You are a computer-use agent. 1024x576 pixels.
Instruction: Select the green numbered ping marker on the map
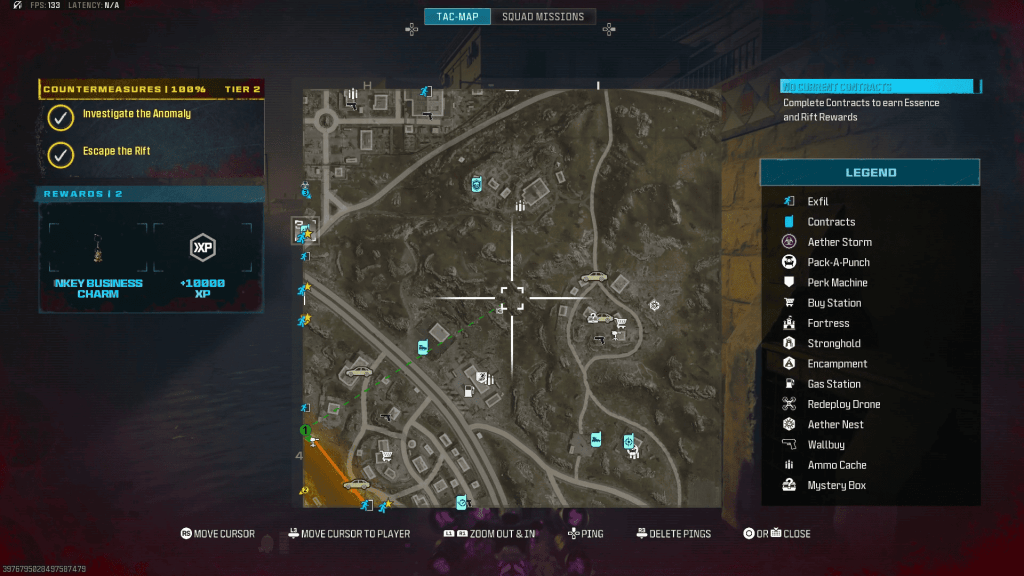(x=307, y=431)
